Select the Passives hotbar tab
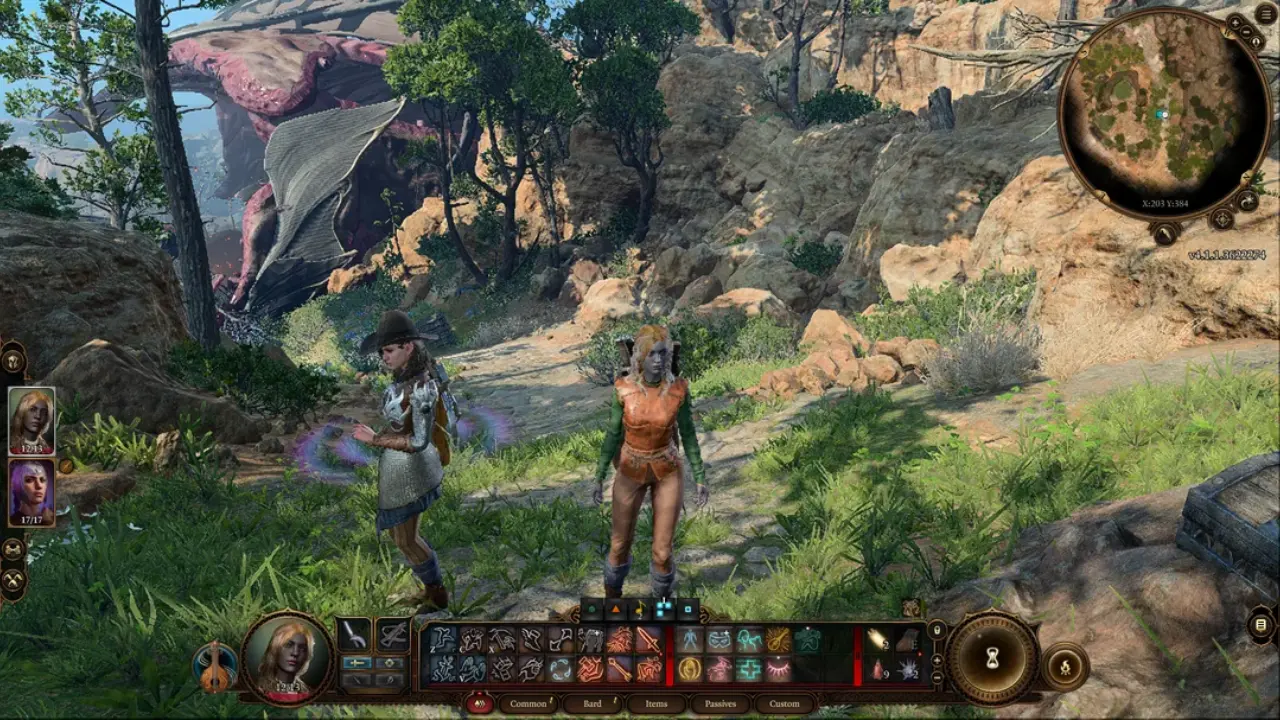Image resolution: width=1280 pixels, height=720 pixels. pyautogui.click(x=720, y=704)
